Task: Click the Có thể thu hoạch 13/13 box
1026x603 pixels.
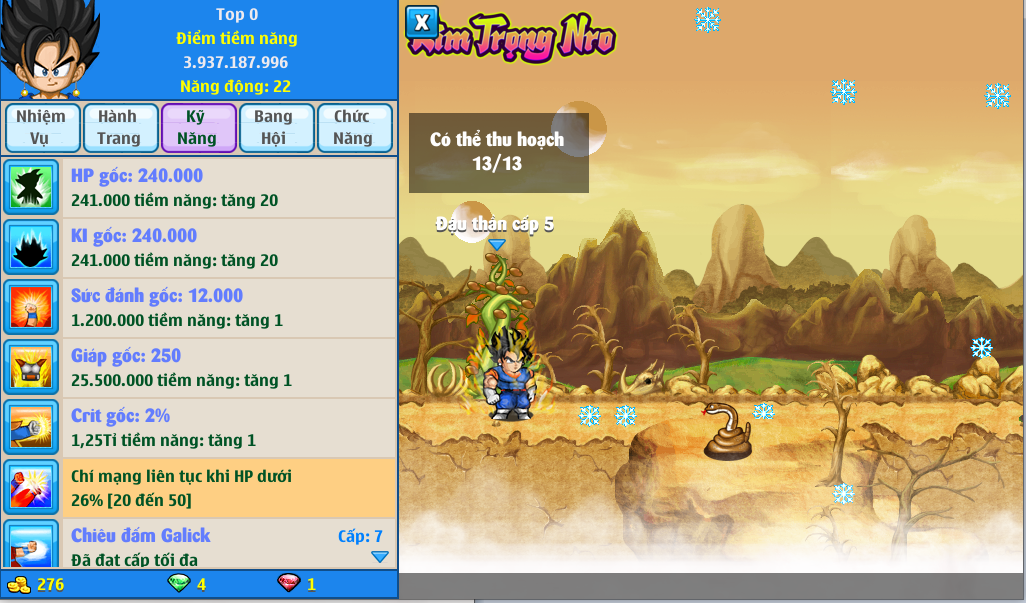Action: (x=498, y=153)
